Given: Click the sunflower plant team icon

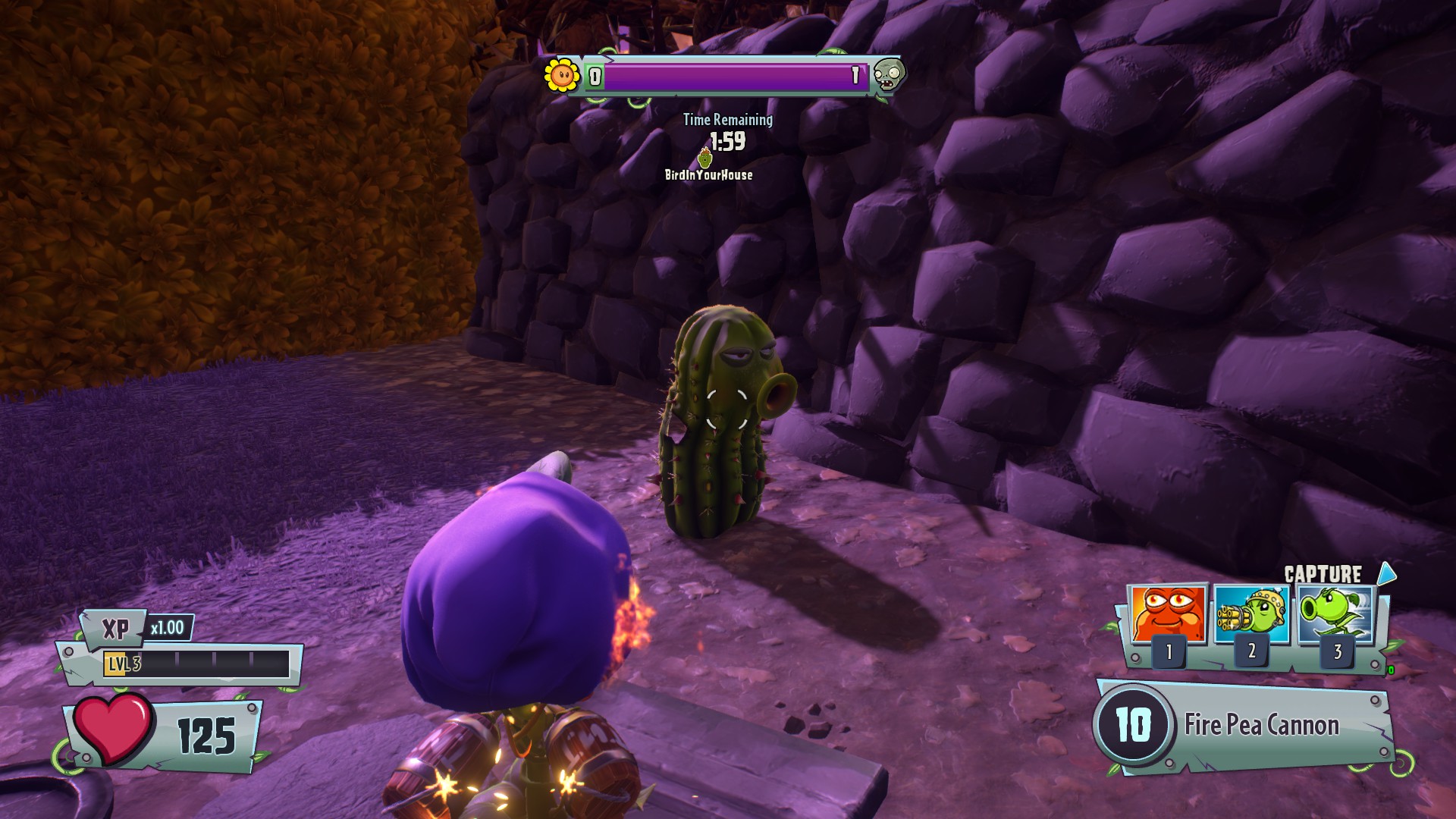Looking at the screenshot, I should coord(562,75).
